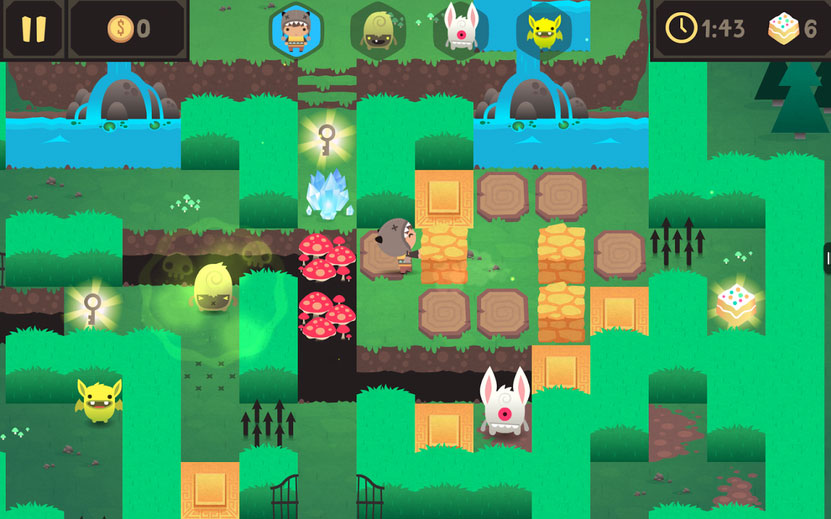Select the yellow bat monster portrait

[543, 30]
